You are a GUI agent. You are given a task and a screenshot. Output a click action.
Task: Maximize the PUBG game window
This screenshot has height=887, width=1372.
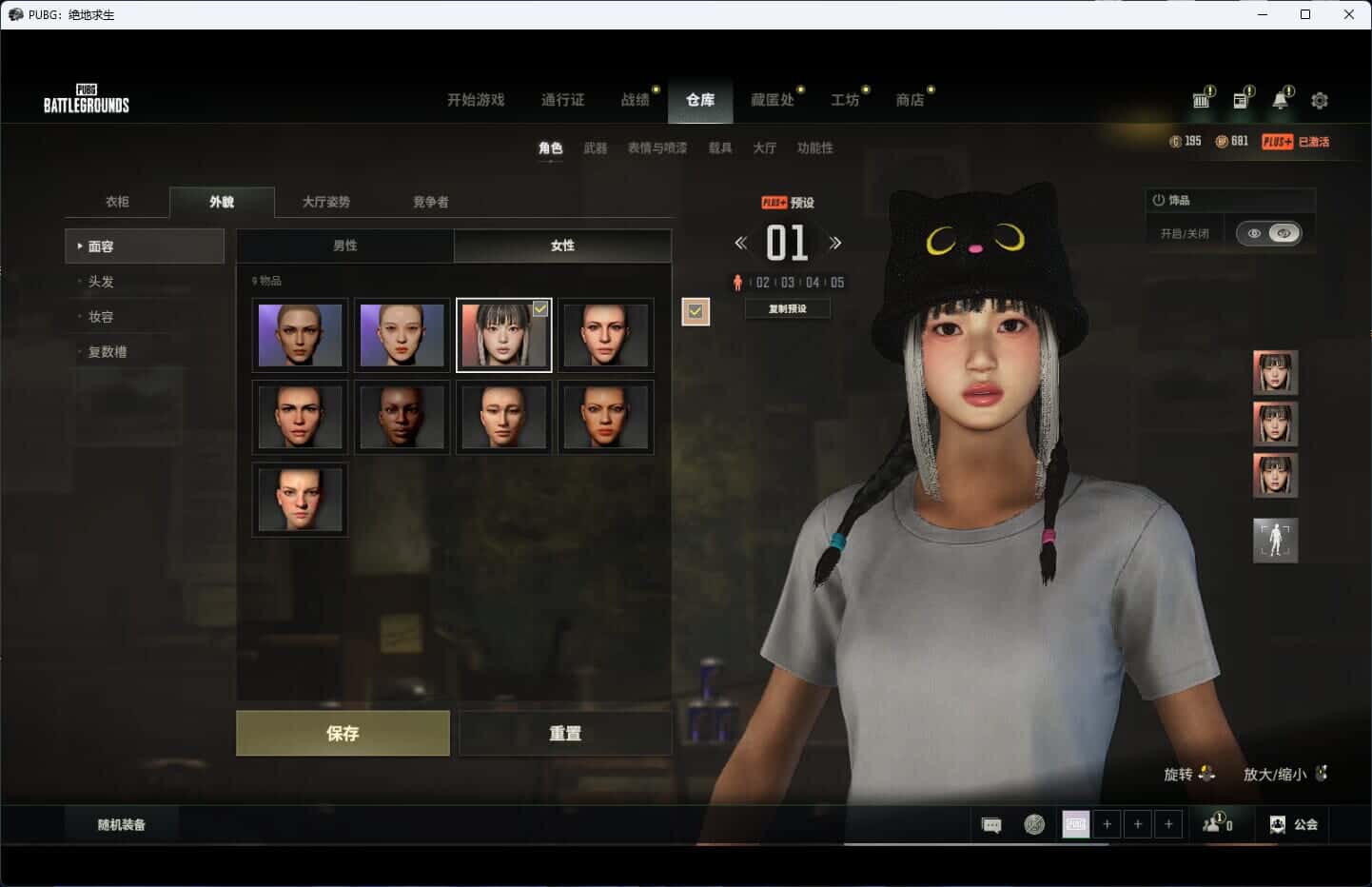(x=1305, y=14)
